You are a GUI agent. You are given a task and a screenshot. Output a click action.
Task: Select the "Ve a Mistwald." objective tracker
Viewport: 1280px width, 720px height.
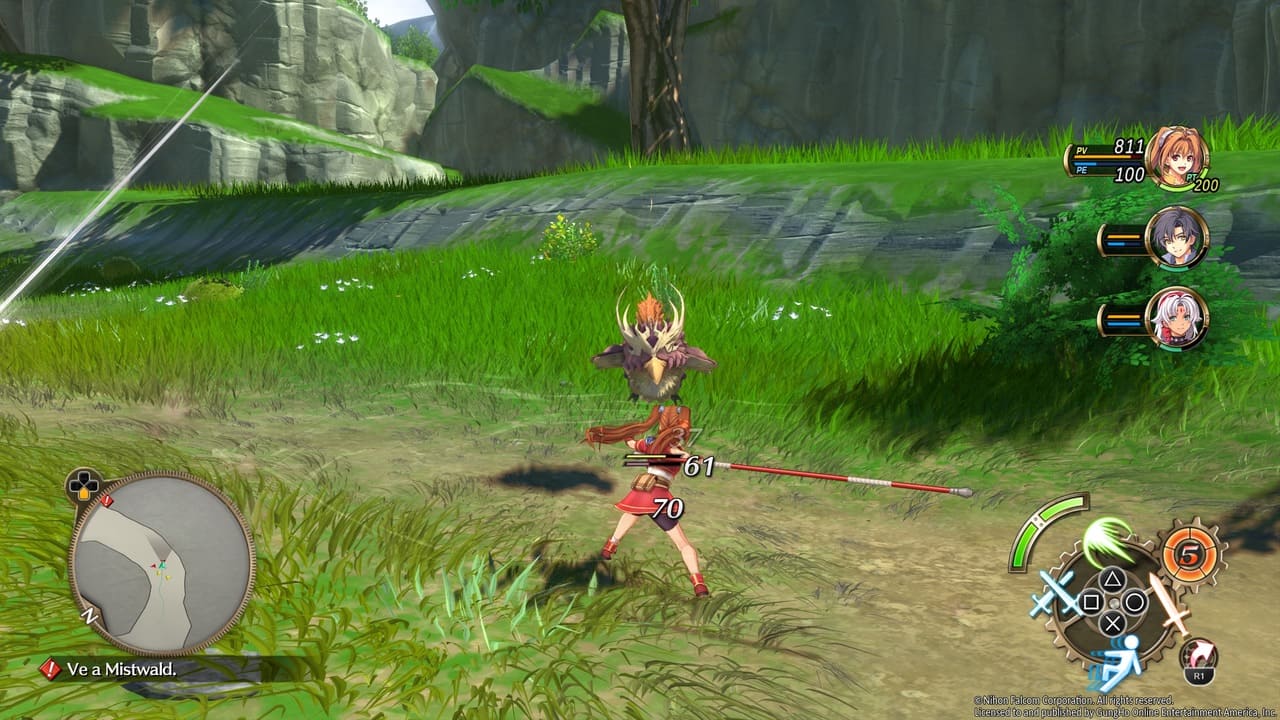click(120, 670)
